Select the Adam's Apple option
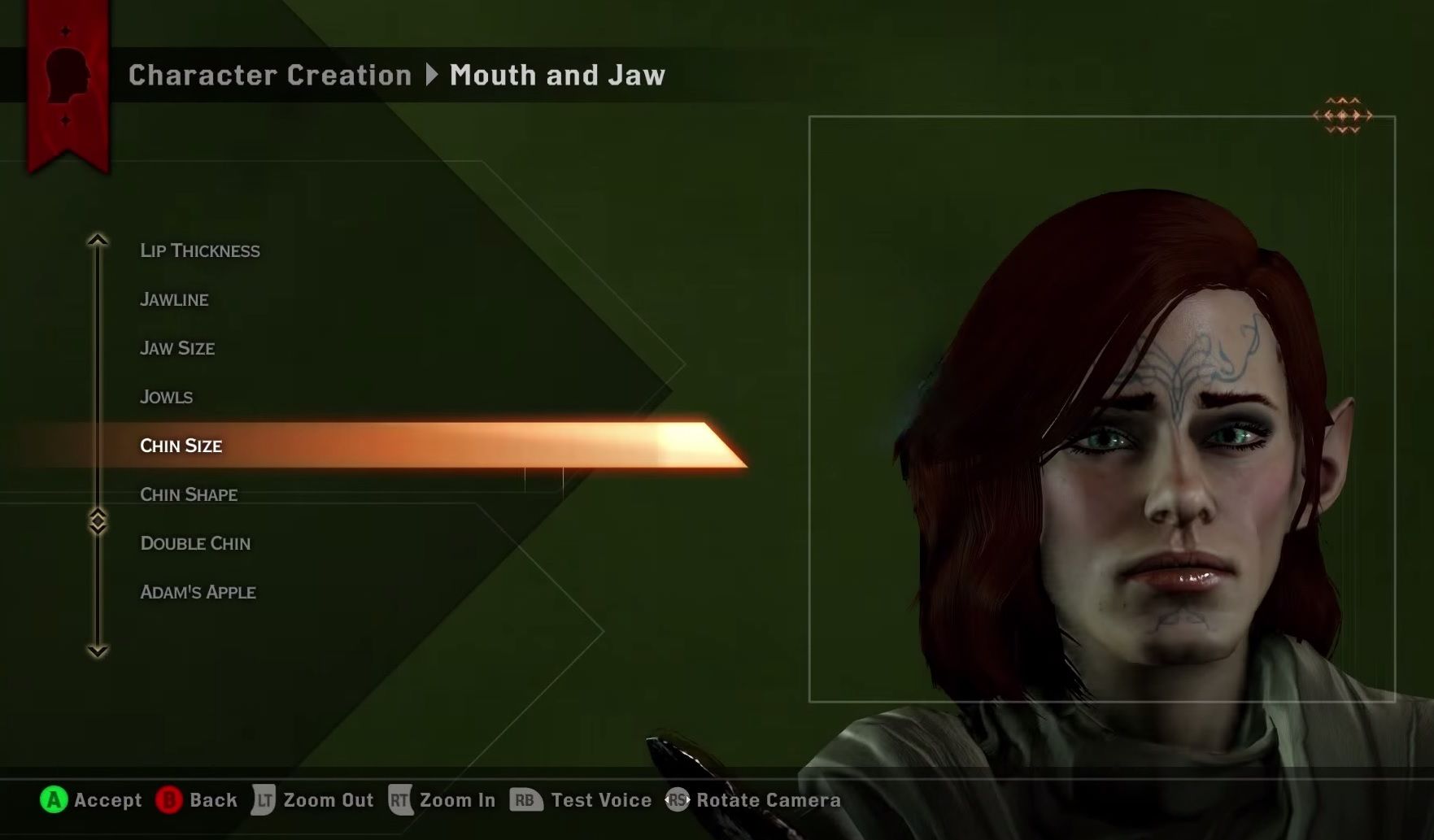 click(x=198, y=592)
